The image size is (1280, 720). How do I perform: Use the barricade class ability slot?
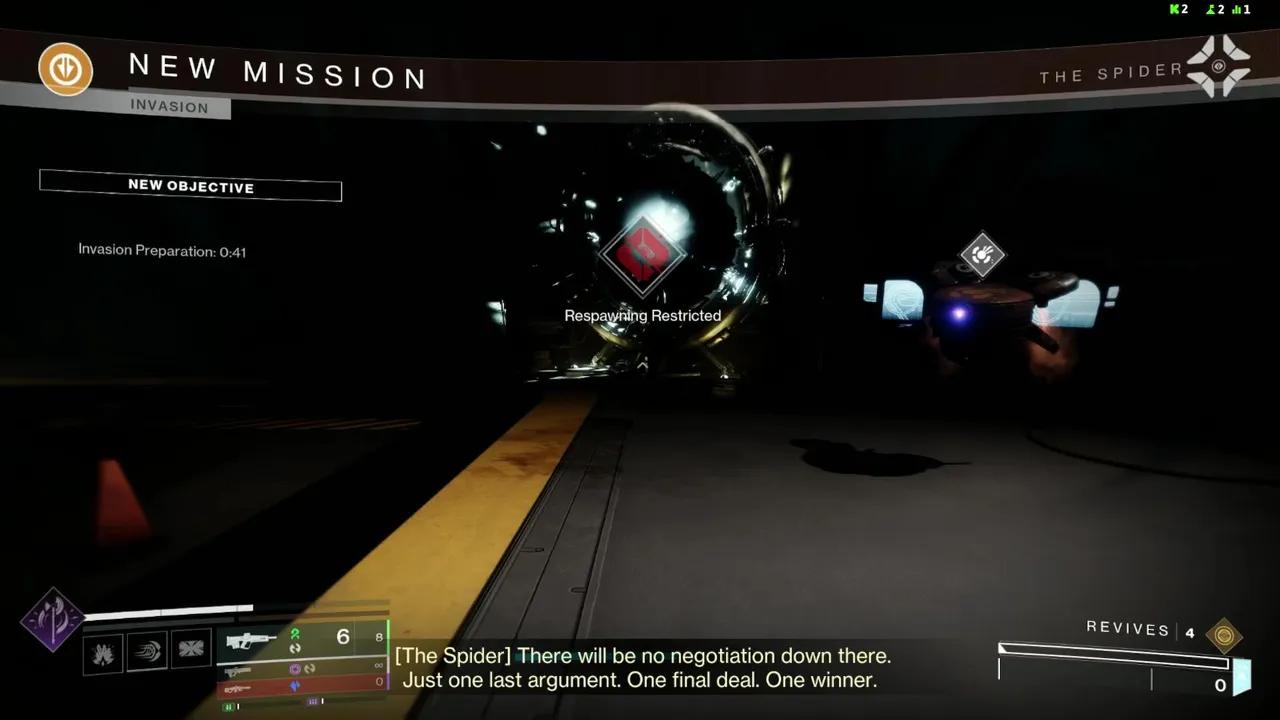coord(191,650)
